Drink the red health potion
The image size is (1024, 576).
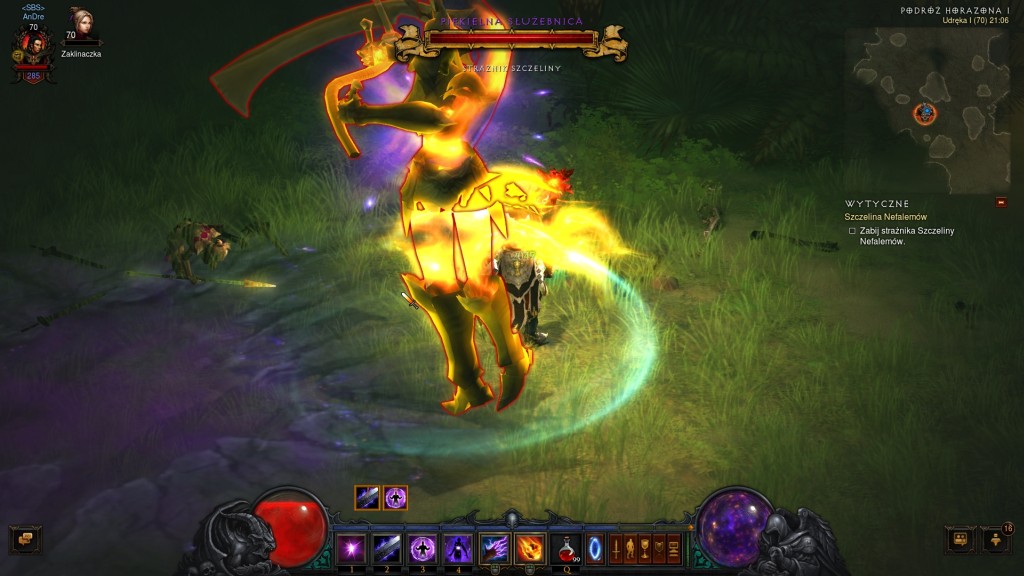566,548
